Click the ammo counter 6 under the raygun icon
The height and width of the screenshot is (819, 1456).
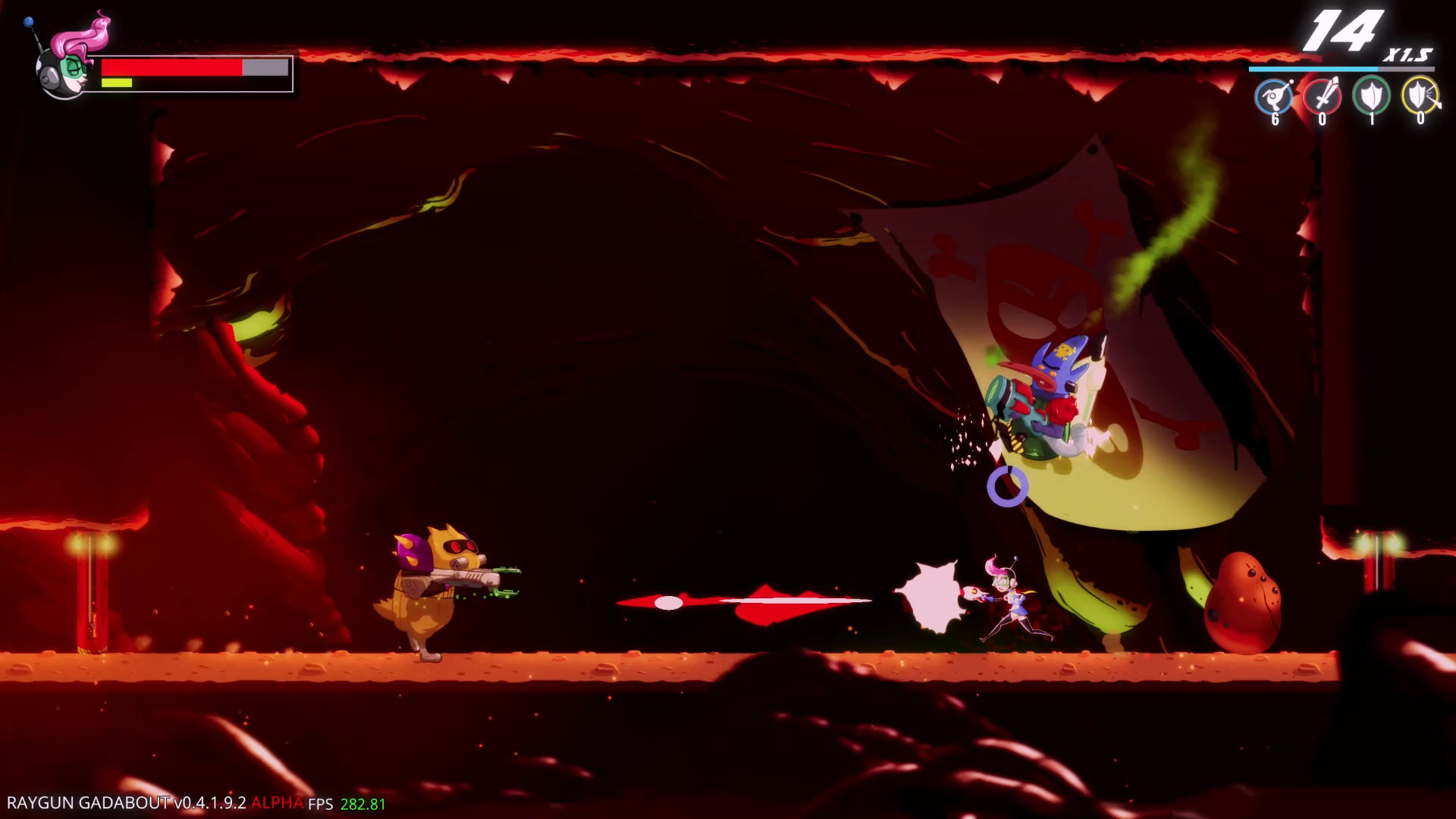click(x=1276, y=120)
